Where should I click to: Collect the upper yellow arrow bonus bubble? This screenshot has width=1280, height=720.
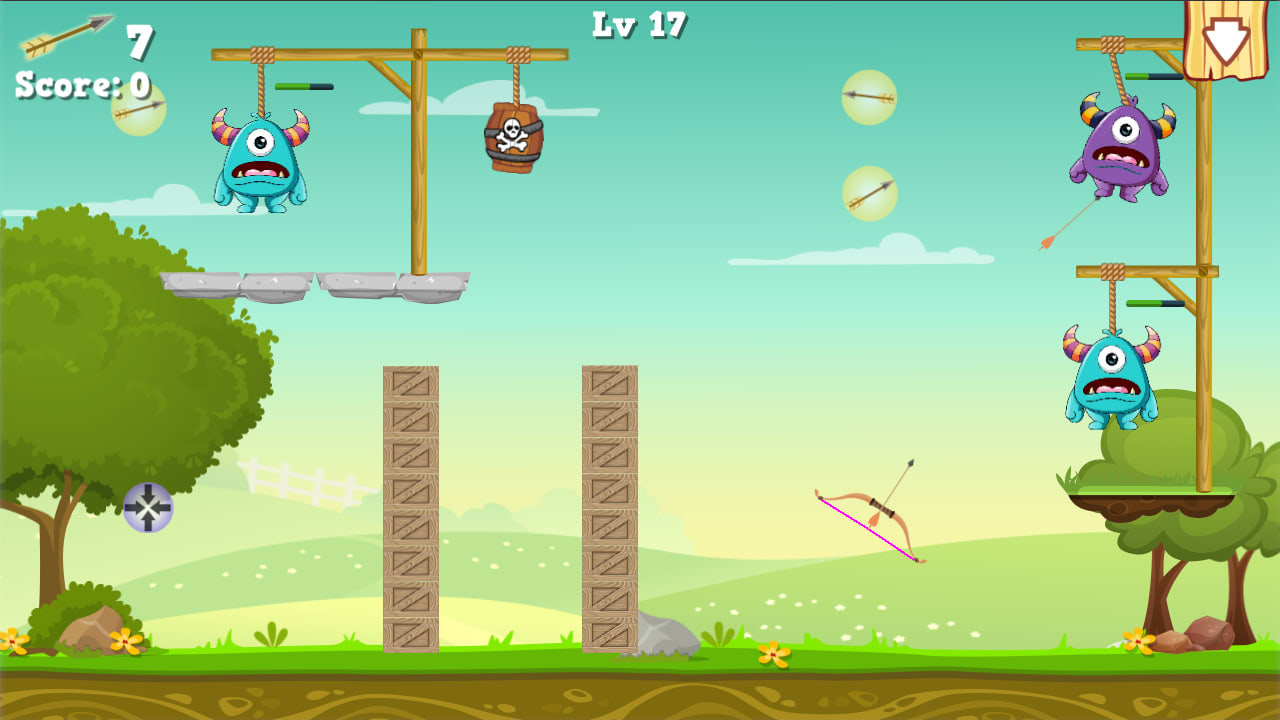(x=869, y=95)
